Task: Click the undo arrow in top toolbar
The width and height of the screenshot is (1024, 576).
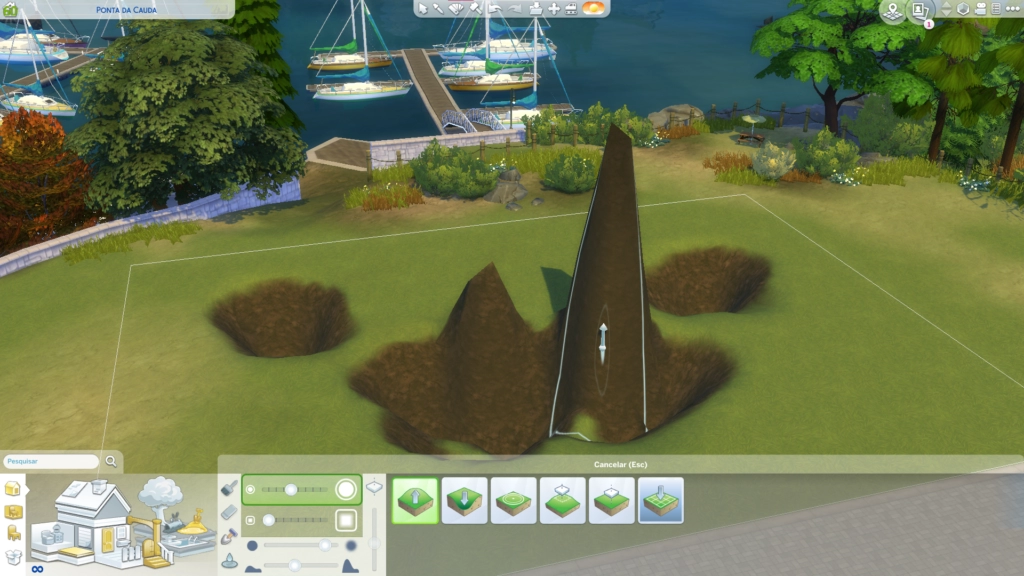Action: click(495, 8)
